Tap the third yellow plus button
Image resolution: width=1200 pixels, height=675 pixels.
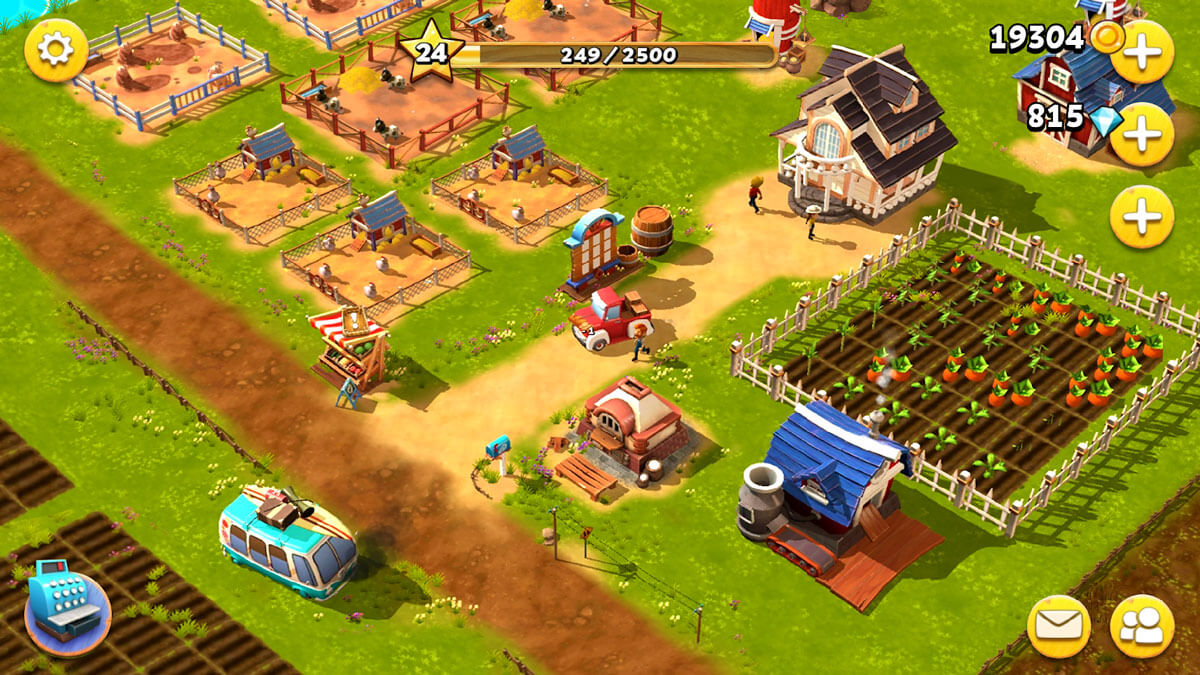(1141, 216)
